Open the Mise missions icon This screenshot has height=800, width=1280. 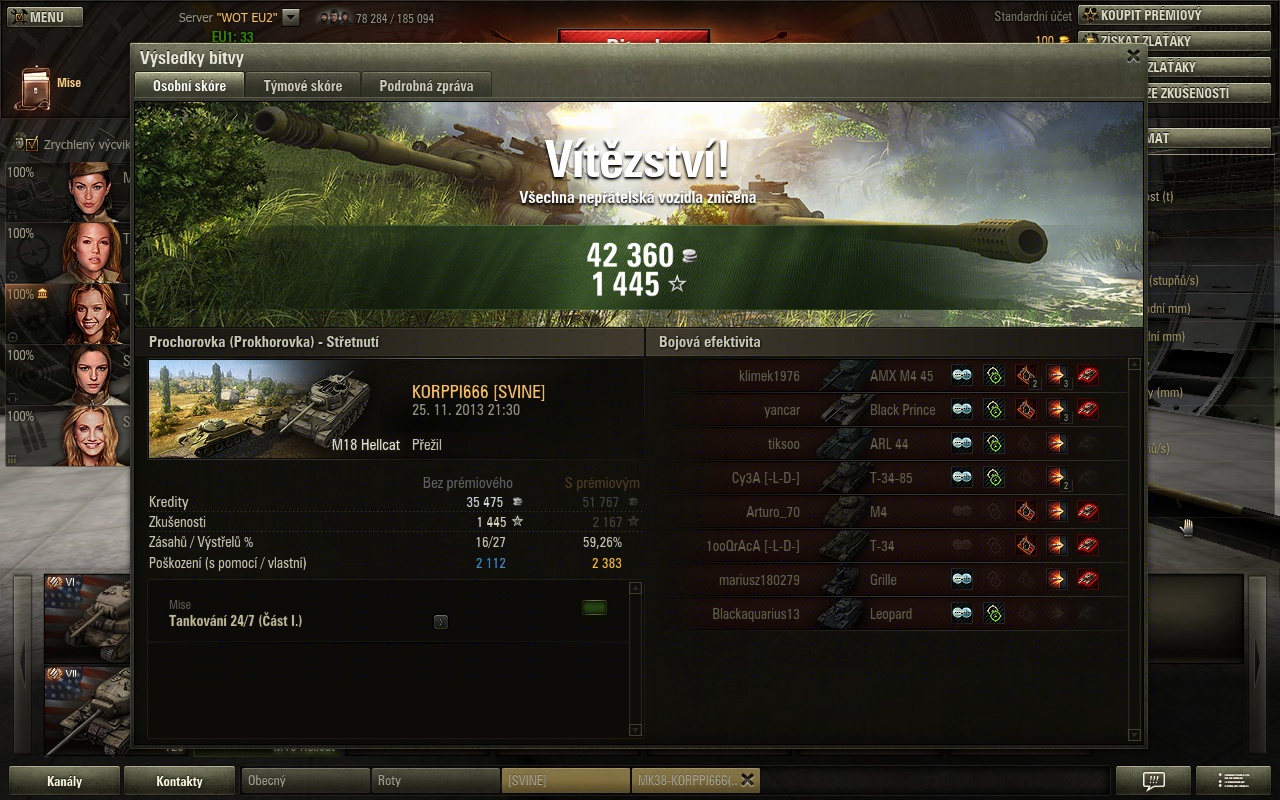coord(36,88)
